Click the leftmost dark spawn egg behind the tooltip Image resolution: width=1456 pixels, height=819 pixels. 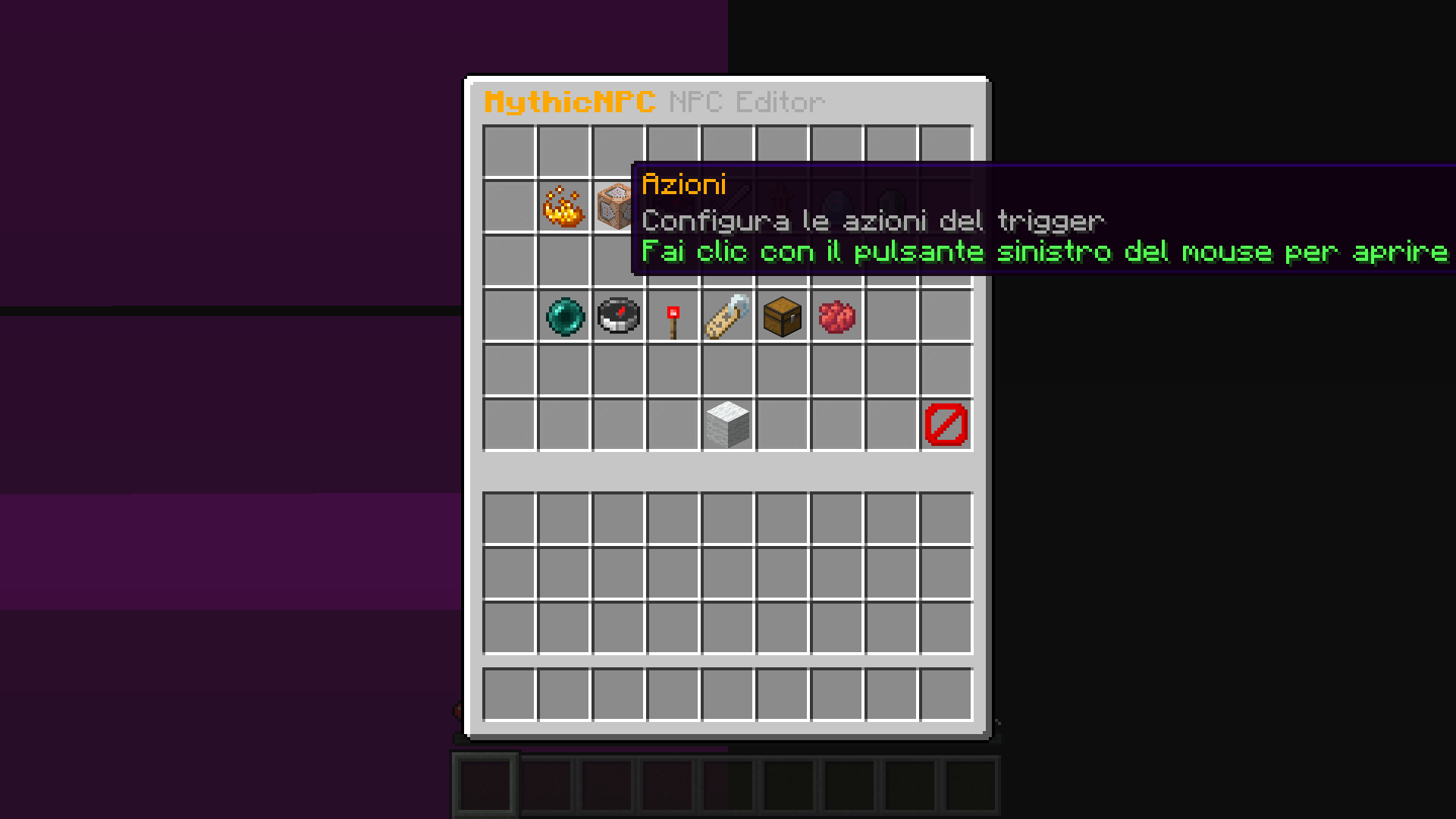(837, 206)
